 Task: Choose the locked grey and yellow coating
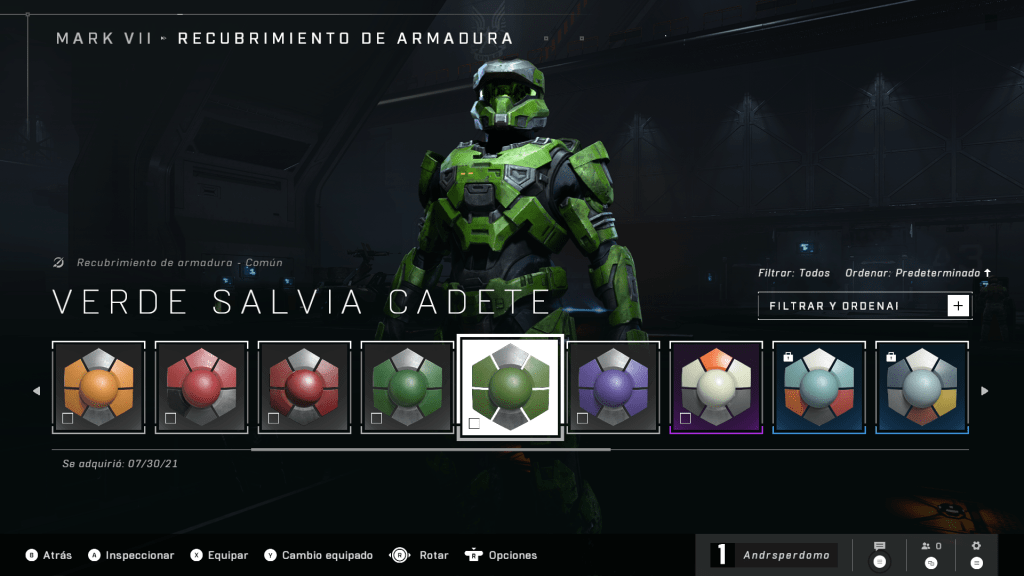click(x=921, y=387)
